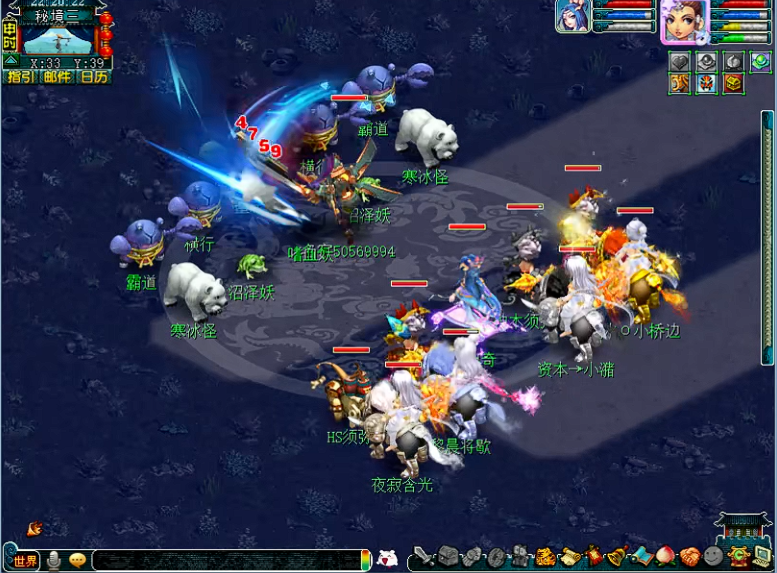Click the peach icon in bottom toolbar

pyautogui.click(x=665, y=556)
